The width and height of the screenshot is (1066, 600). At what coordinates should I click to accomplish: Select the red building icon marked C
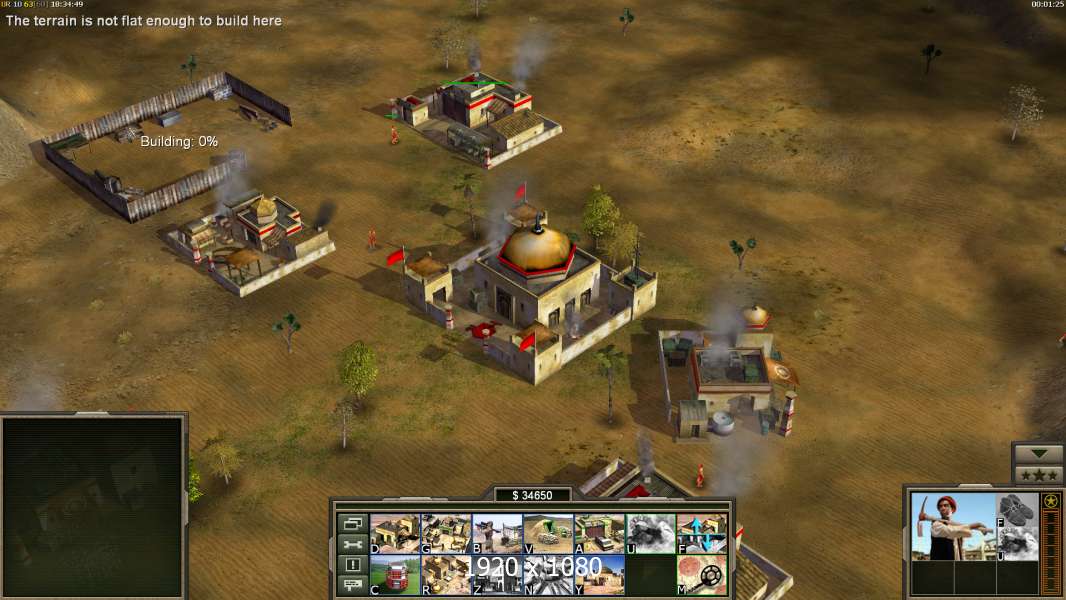[395, 575]
